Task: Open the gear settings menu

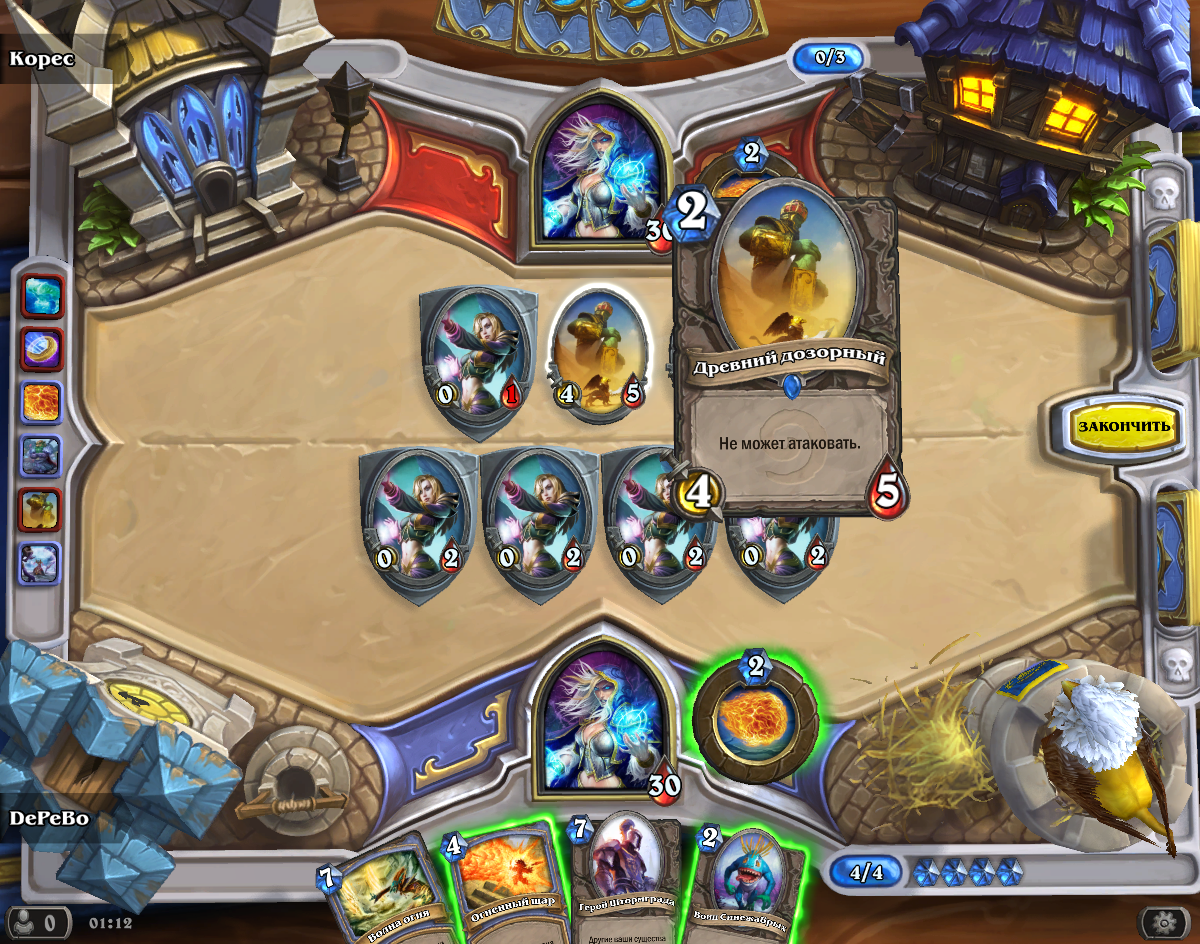Action: (1163, 921)
